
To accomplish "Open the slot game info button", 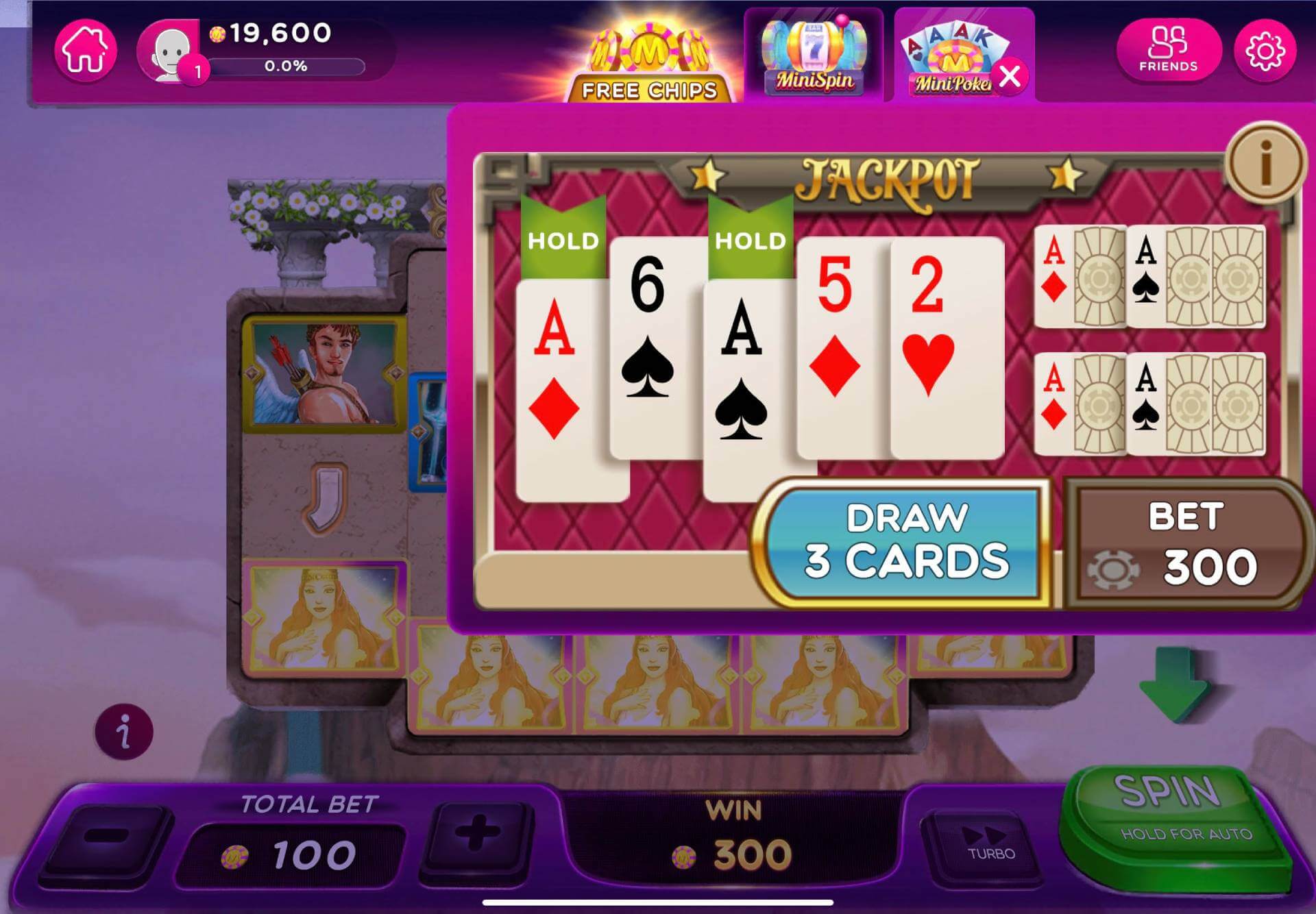I will 124,732.
